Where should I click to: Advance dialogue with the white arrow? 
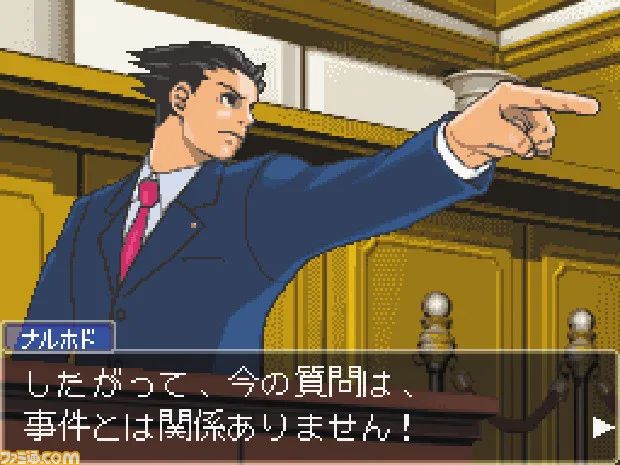pyautogui.click(x=601, y=427)
